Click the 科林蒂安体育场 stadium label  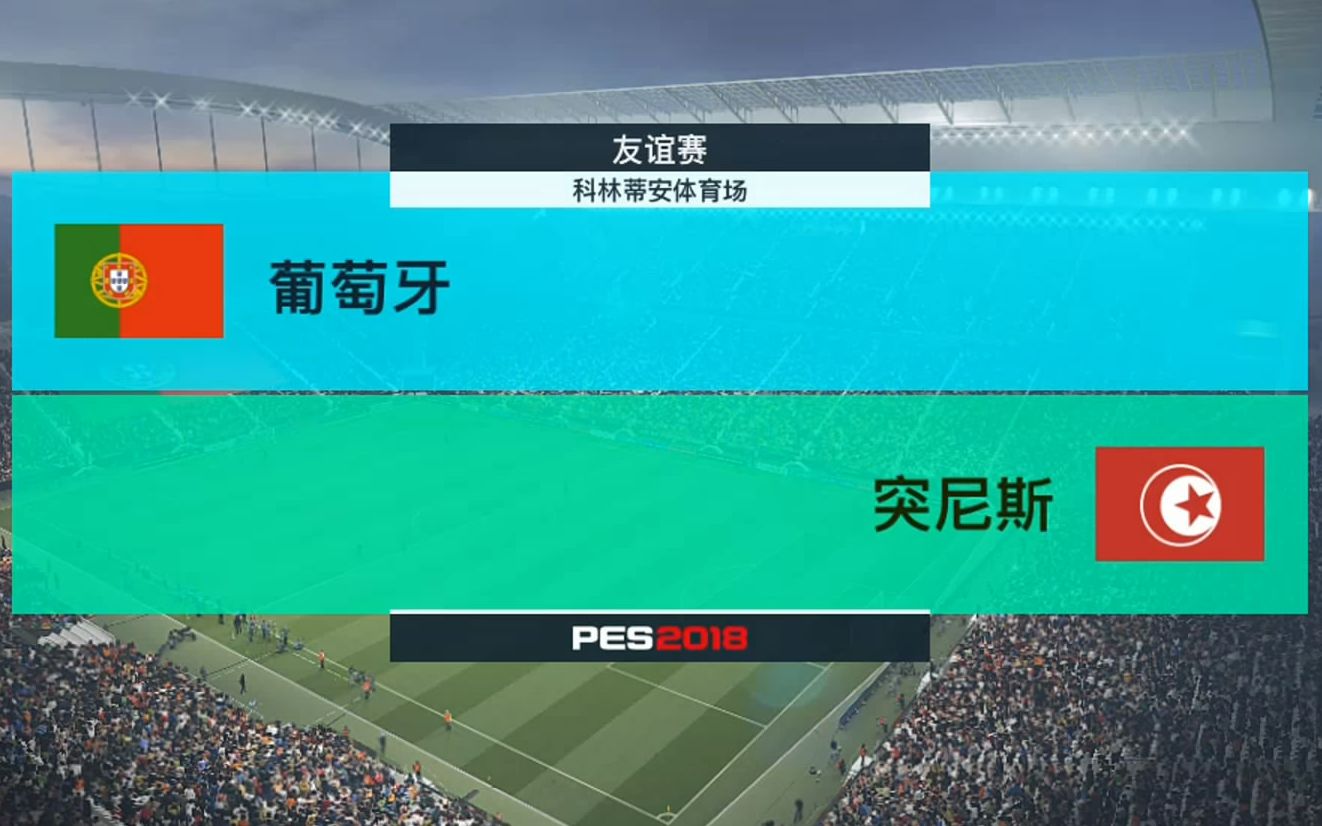(x=659, y=190)
